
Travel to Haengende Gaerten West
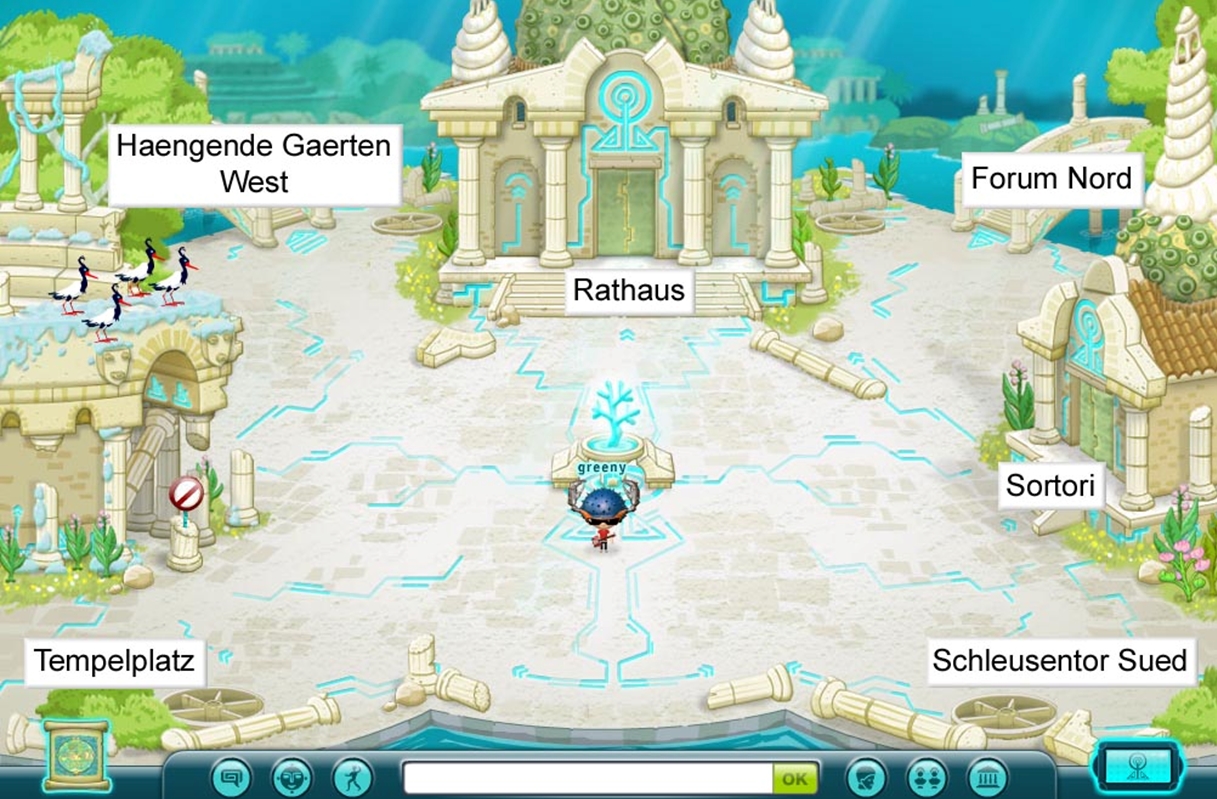click(x=254, y=165)
